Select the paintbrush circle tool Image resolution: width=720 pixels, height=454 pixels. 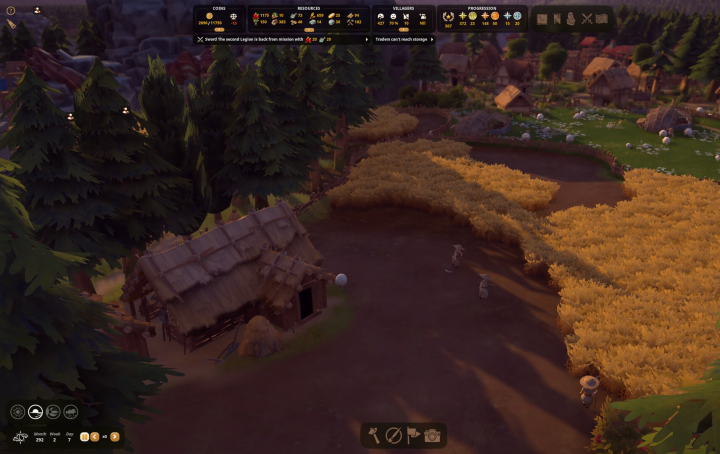pos(394,435)
